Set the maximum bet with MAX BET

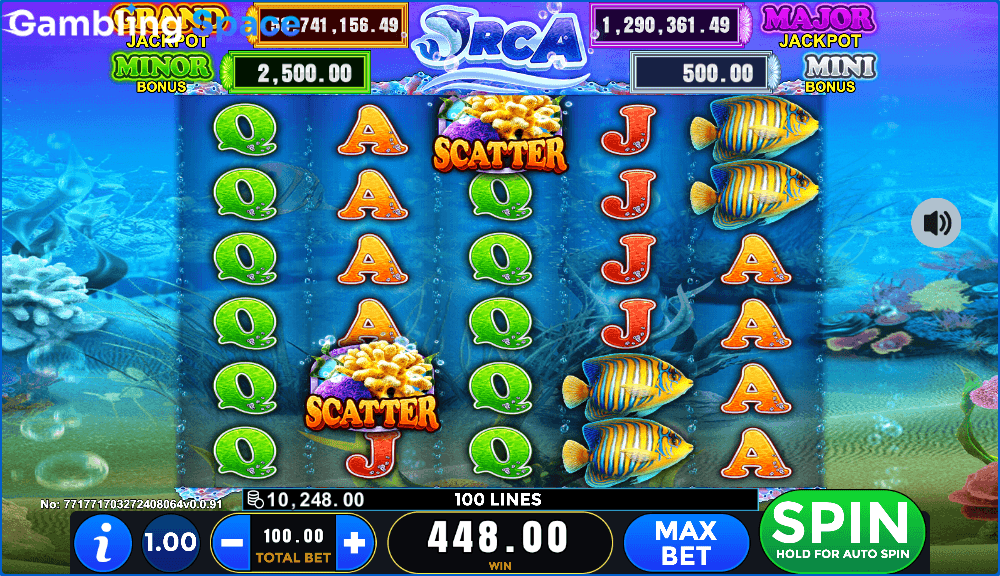click(686, 543)
